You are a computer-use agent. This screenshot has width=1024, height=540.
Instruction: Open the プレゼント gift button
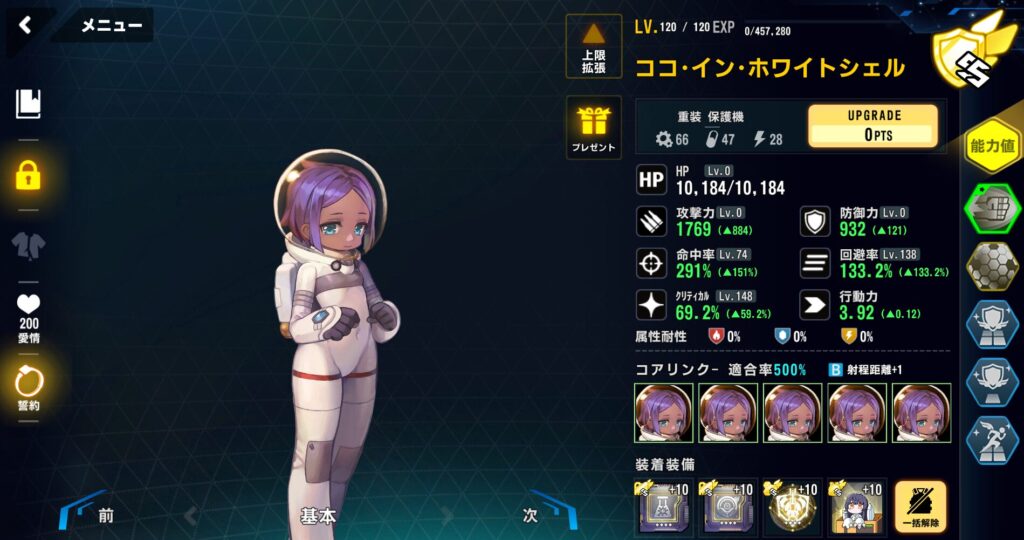[x=594, y=127]
